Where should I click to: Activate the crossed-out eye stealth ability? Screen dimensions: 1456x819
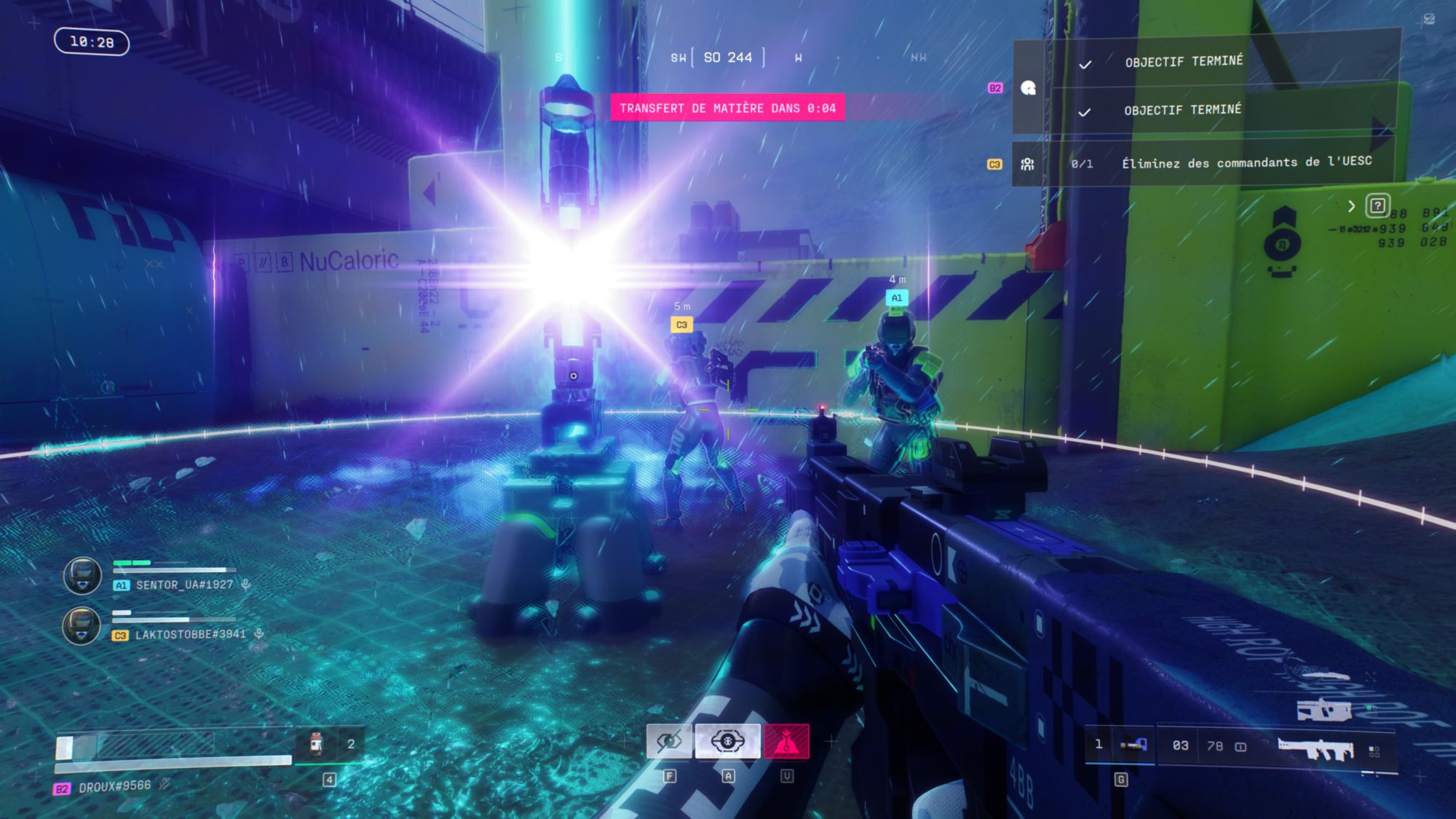(669, 741)
